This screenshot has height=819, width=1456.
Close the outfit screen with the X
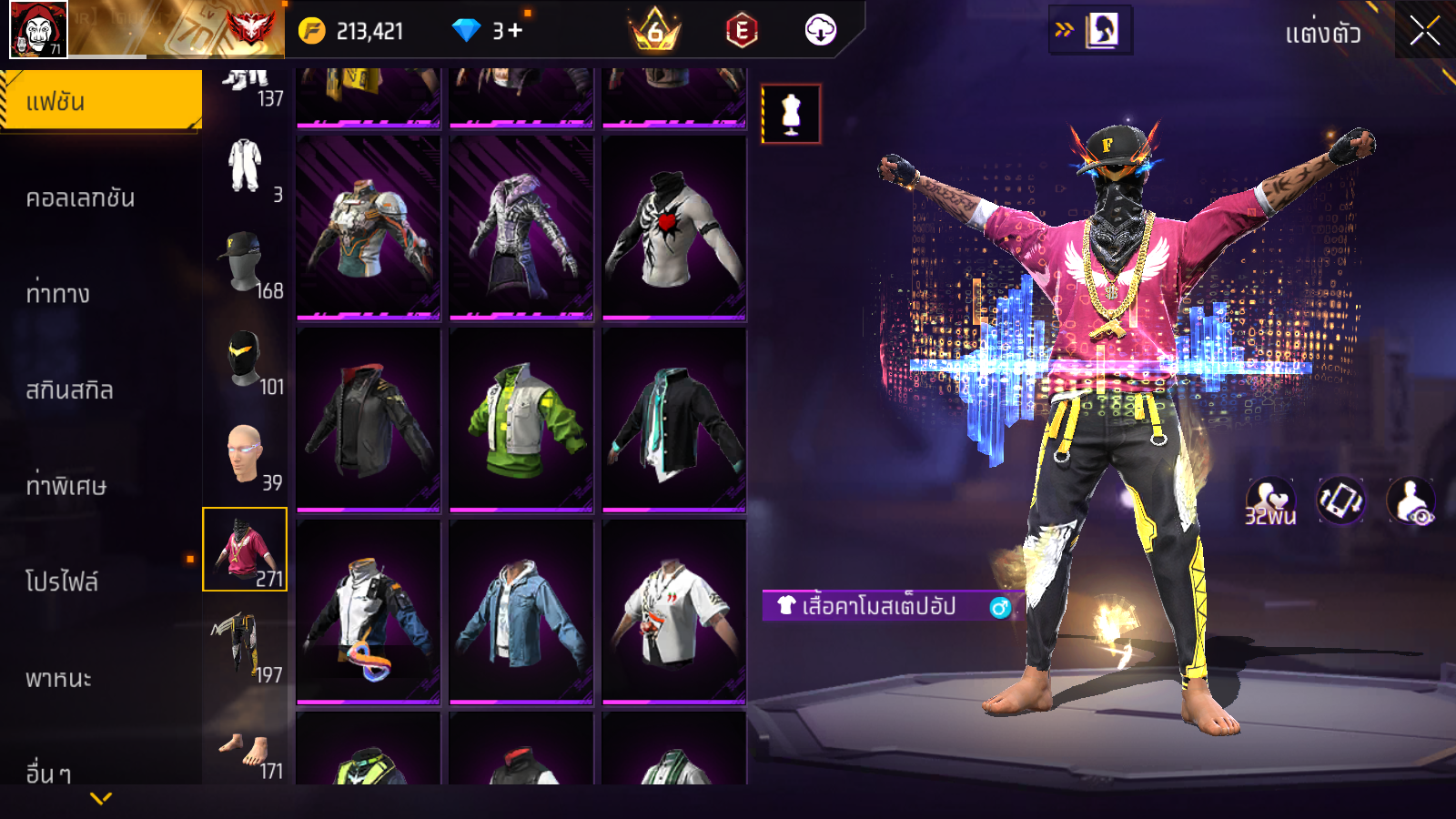pyautogui.click(x=1424, y=31)
